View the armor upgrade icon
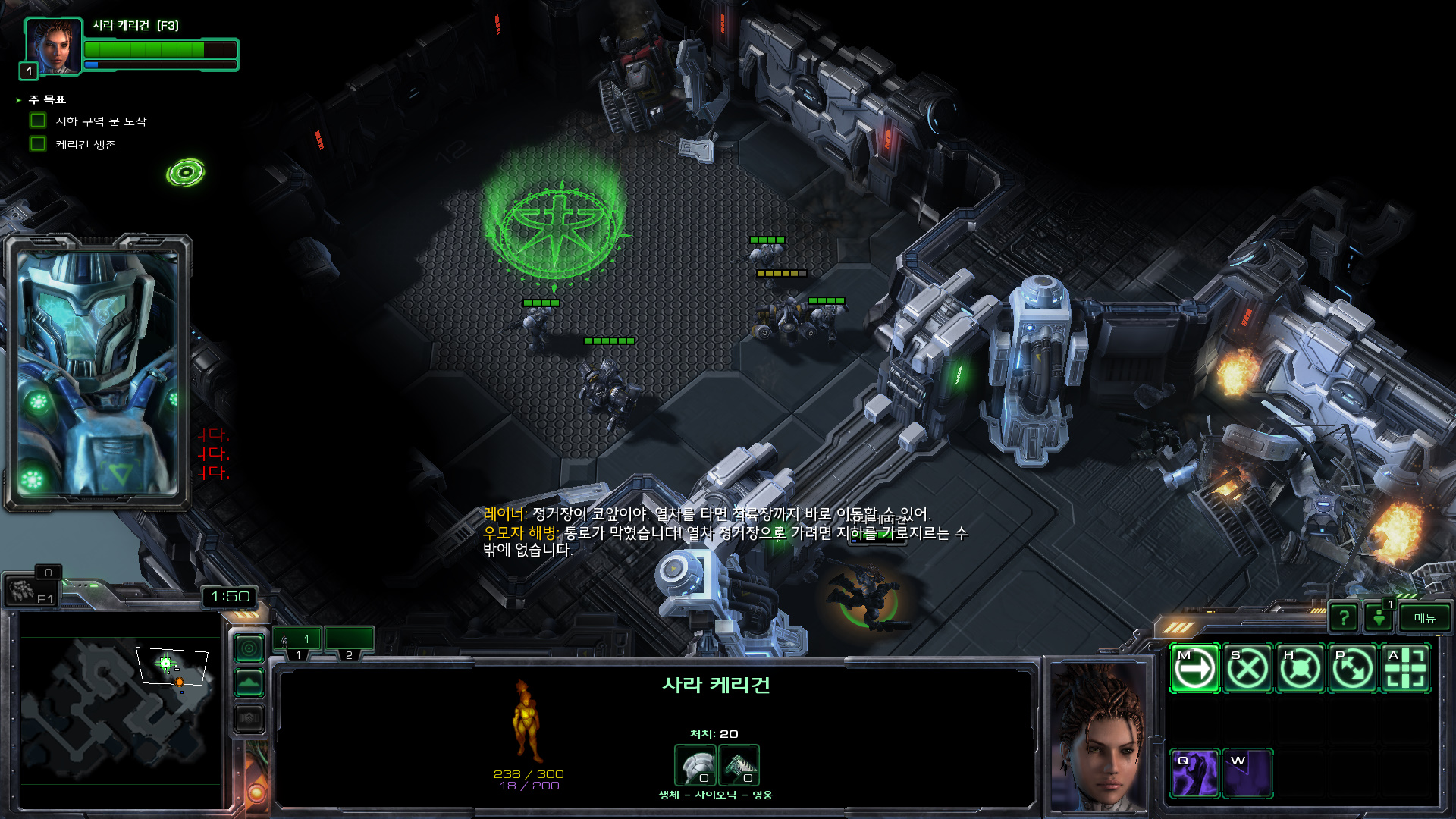The height and width of the screenshot is (819, 1456). 695,765
